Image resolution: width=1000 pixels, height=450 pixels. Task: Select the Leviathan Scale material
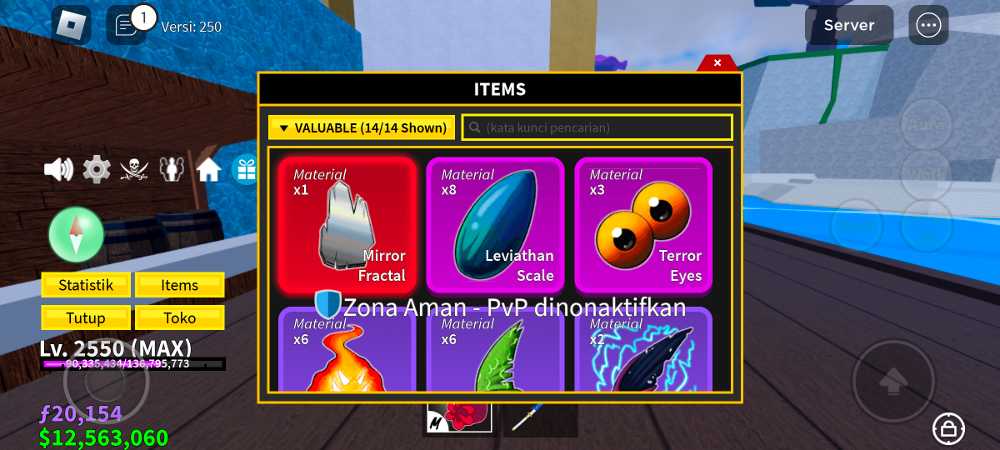point(495,225)
